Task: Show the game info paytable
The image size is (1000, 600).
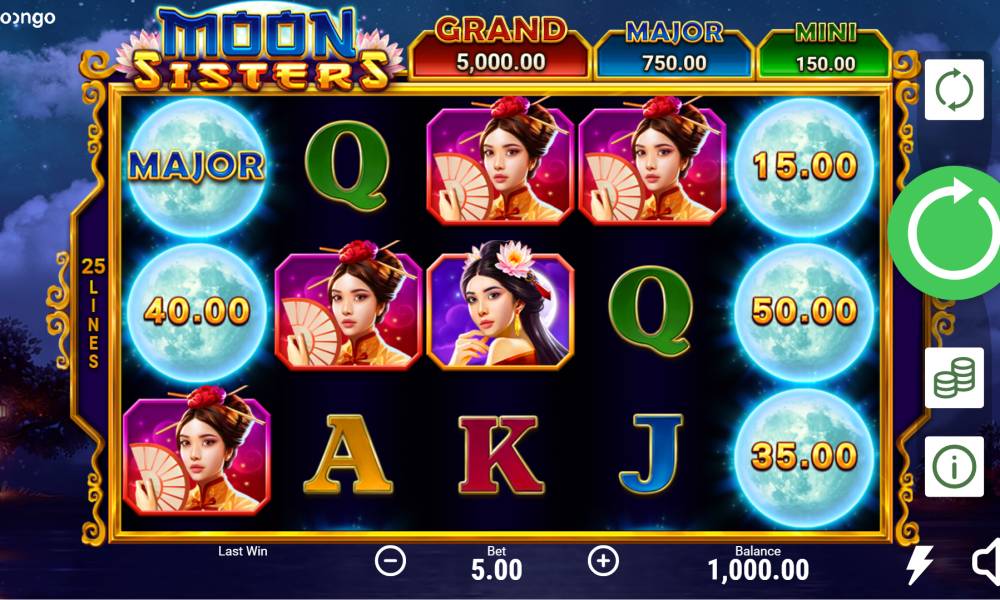Action: 953,466
